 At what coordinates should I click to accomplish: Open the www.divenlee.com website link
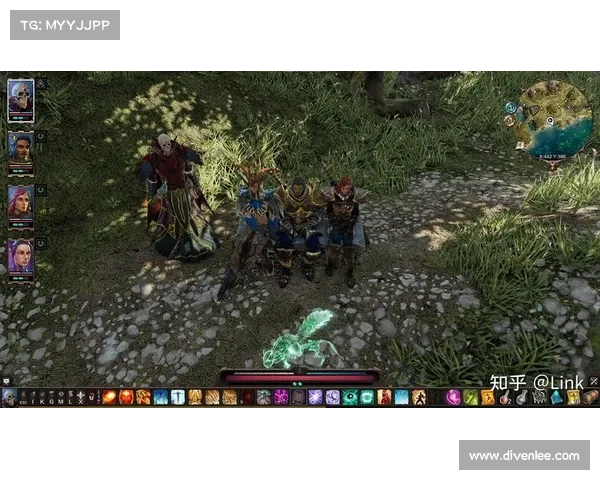[x=523, y=456]
